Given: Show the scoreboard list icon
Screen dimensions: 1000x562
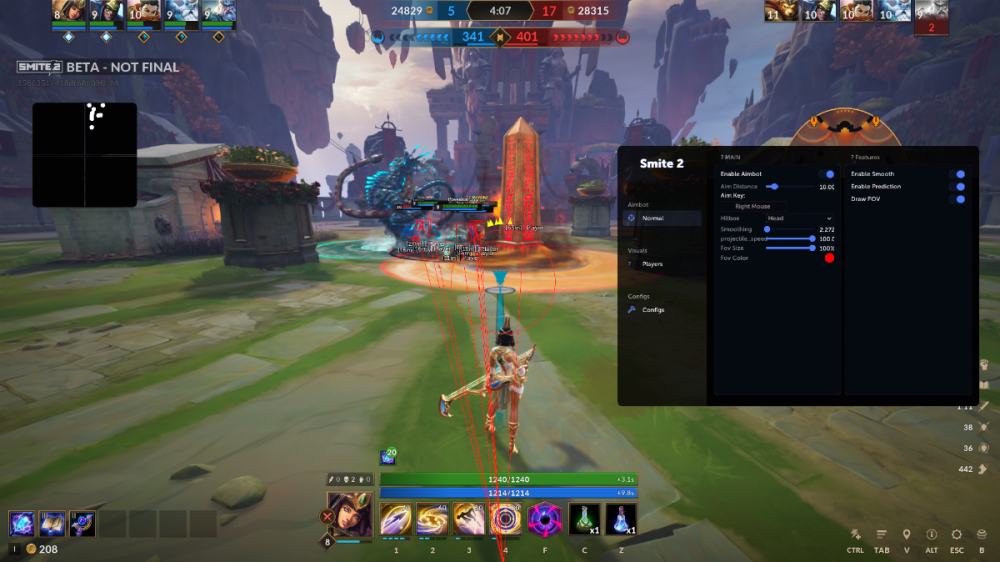Looking at the screenshot, I should 882,535.
